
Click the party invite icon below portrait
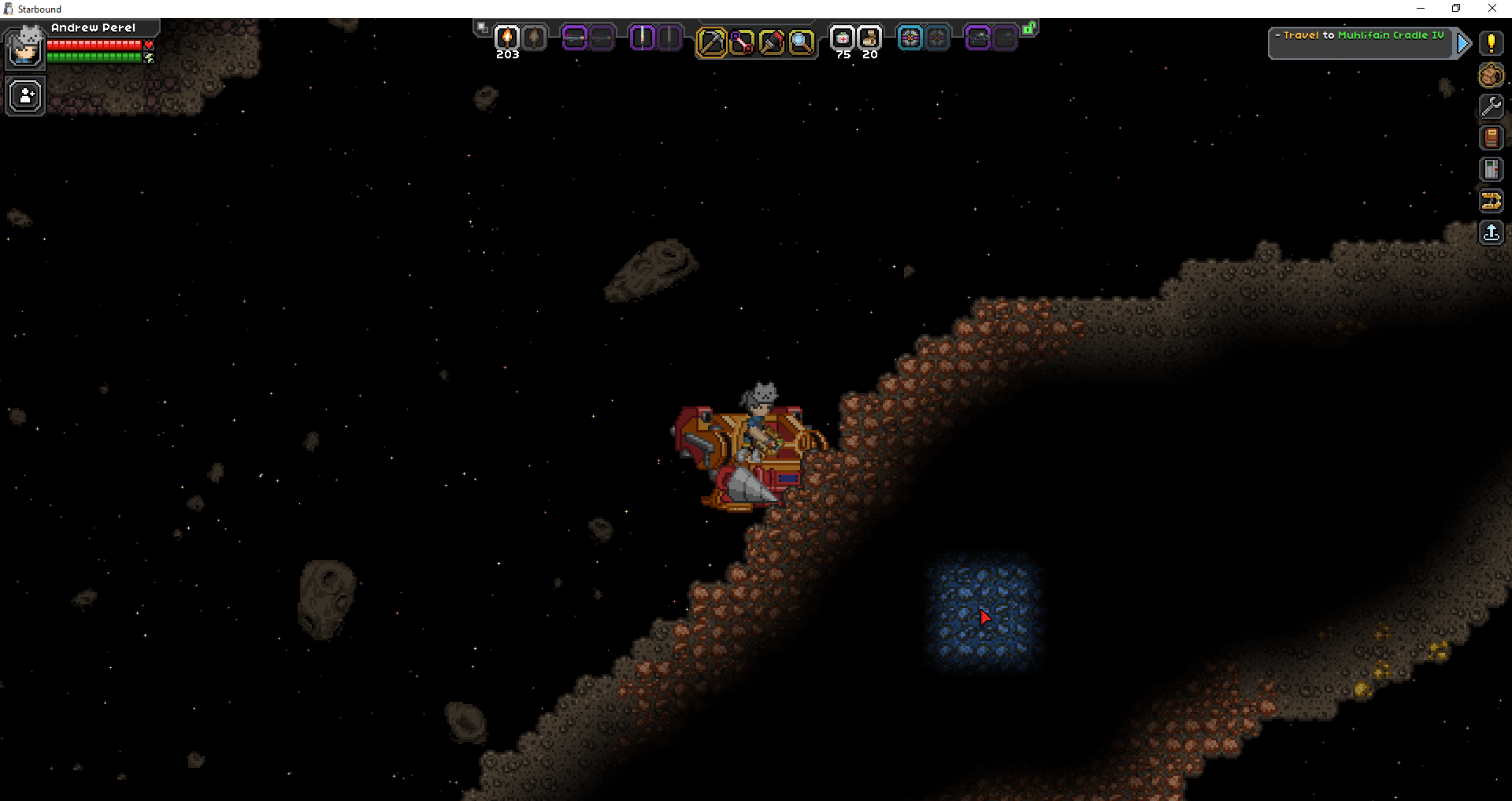click(24, 95)
